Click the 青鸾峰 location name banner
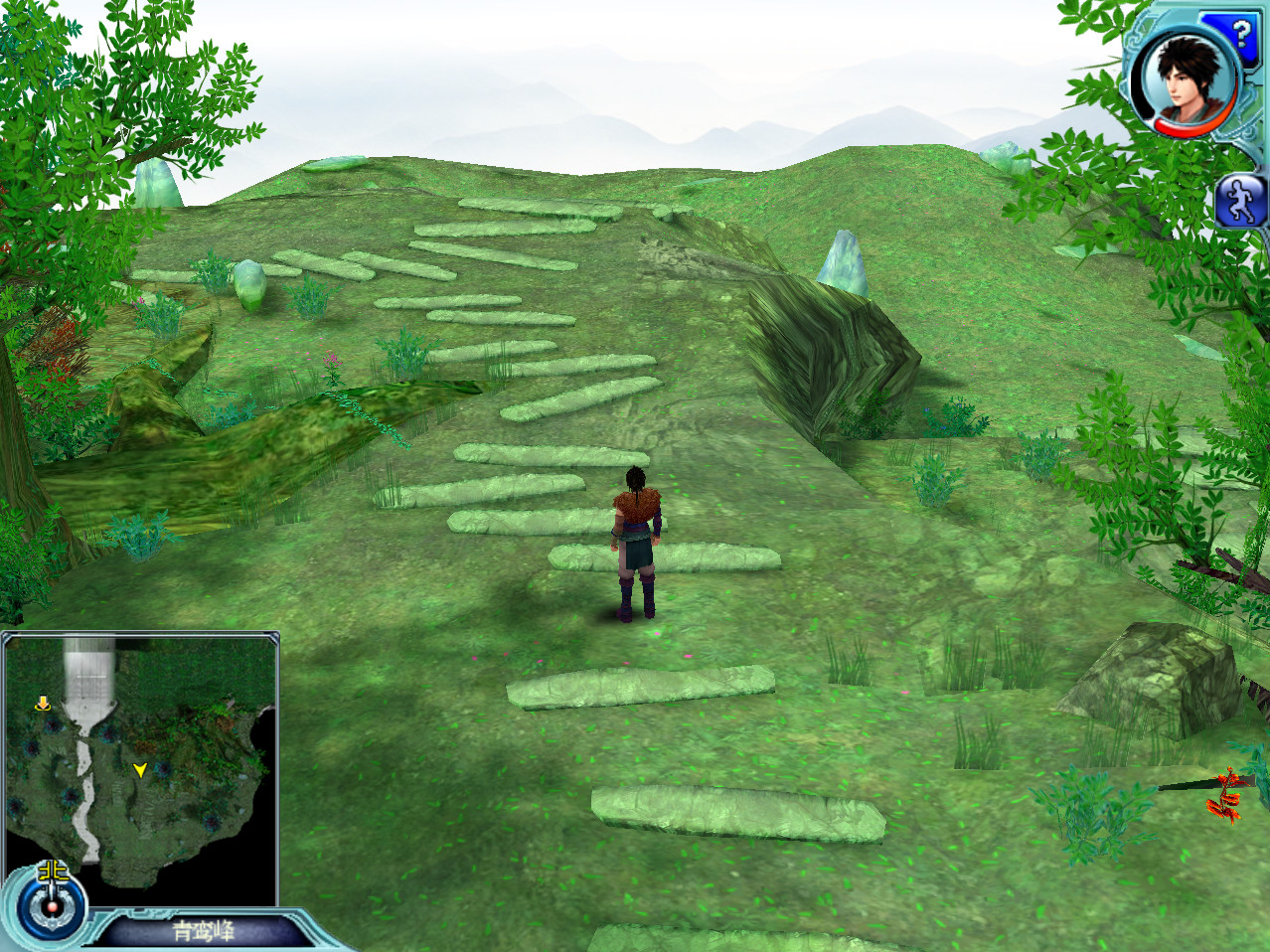This screenshot has height=952, width=1270. [204, 931]
